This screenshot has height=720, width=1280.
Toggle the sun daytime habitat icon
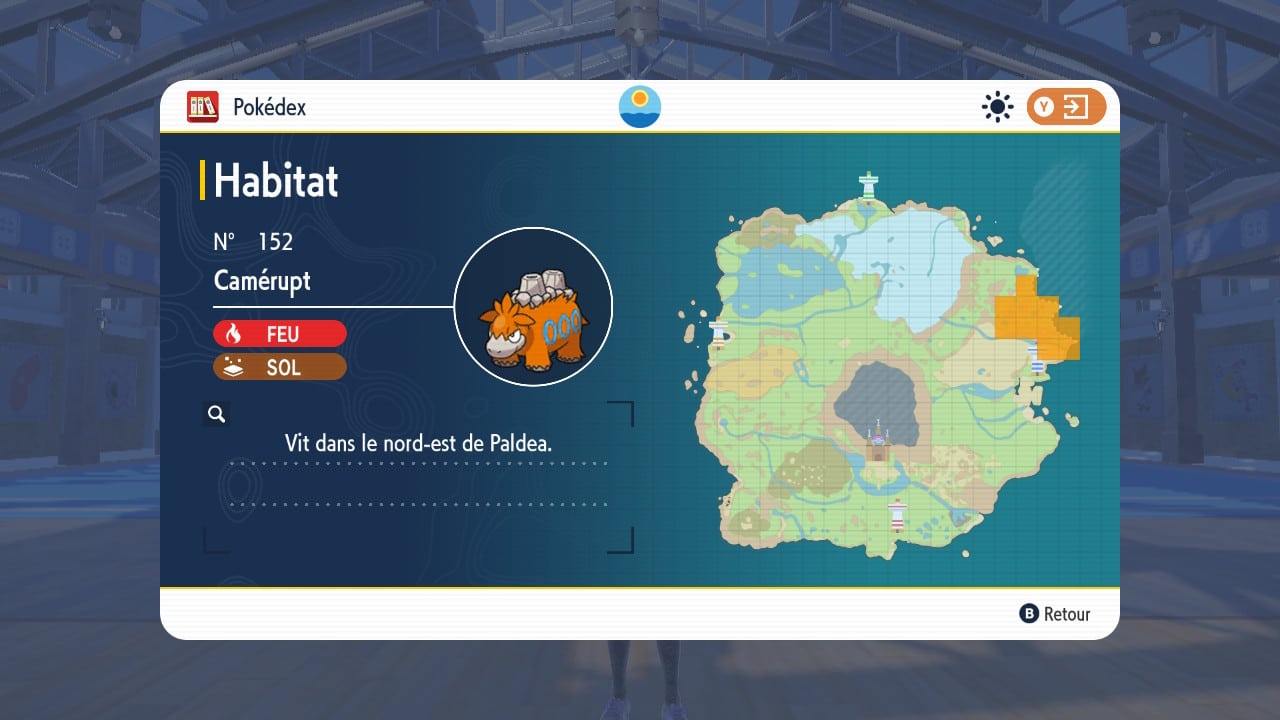997,107
